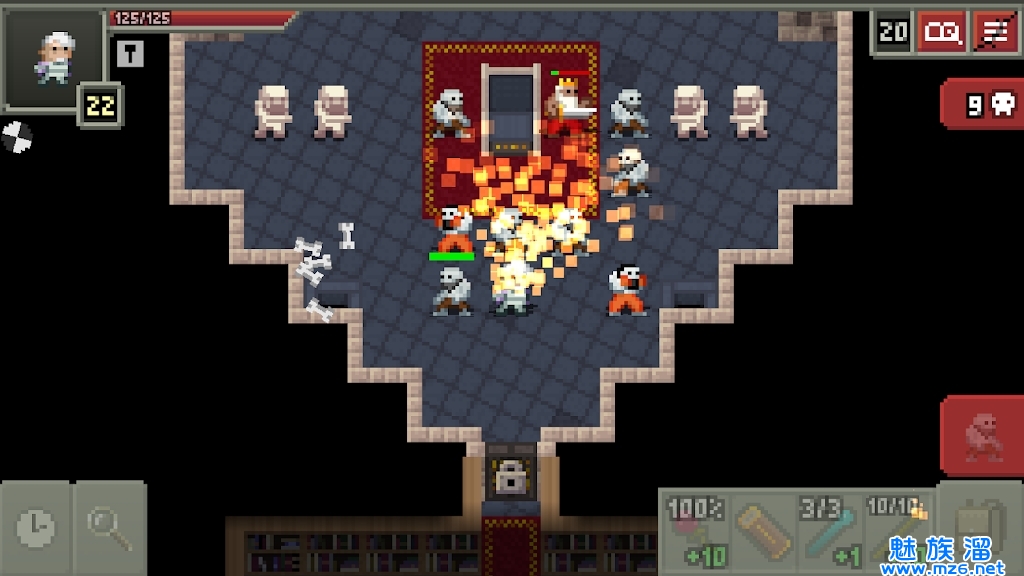The width and height of the screenshot is (1024, 576).
Task: Search with the magnifying glass button
Action: coord(110,527)
